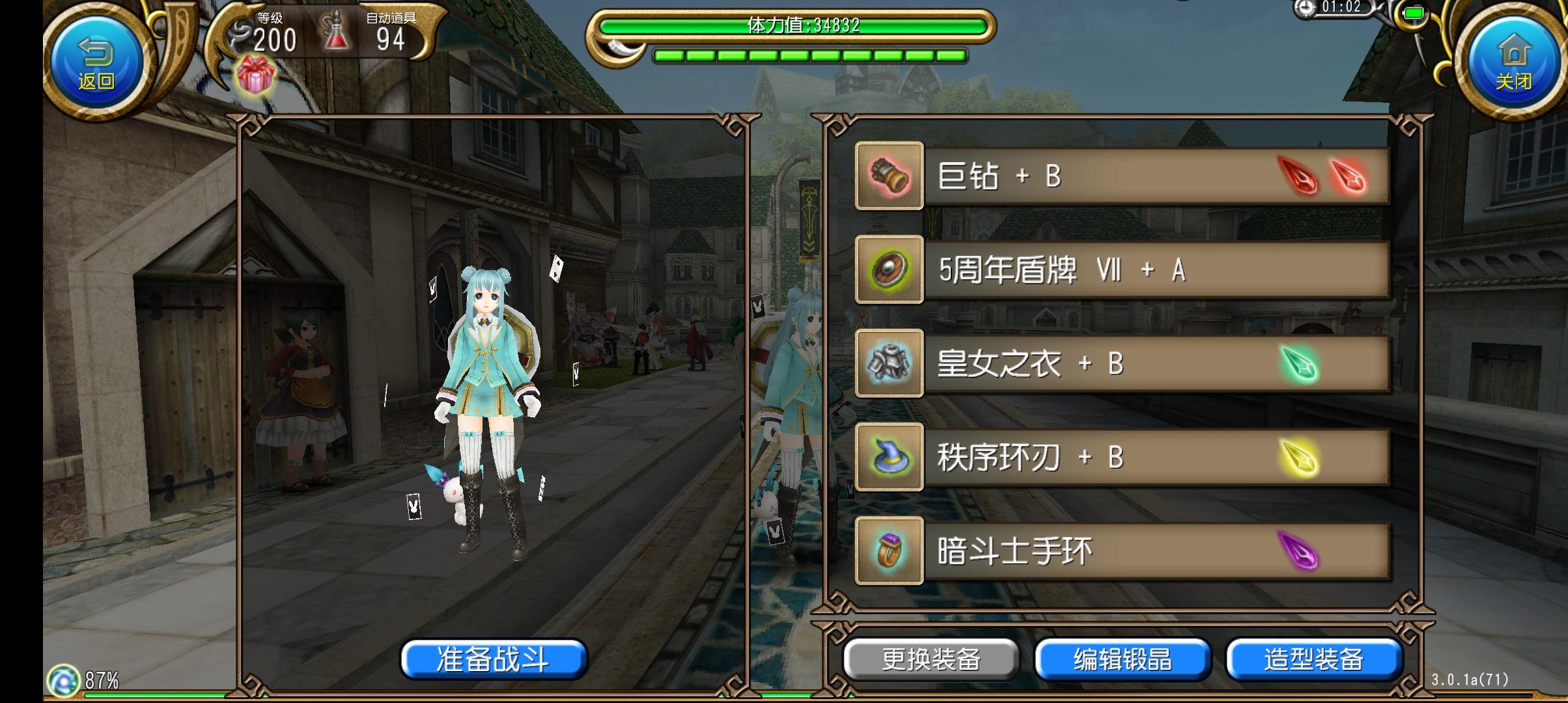Select the 巨钻 gauntlet equipment icon
The image size is (1568, 703).
(x=889, y=176)
